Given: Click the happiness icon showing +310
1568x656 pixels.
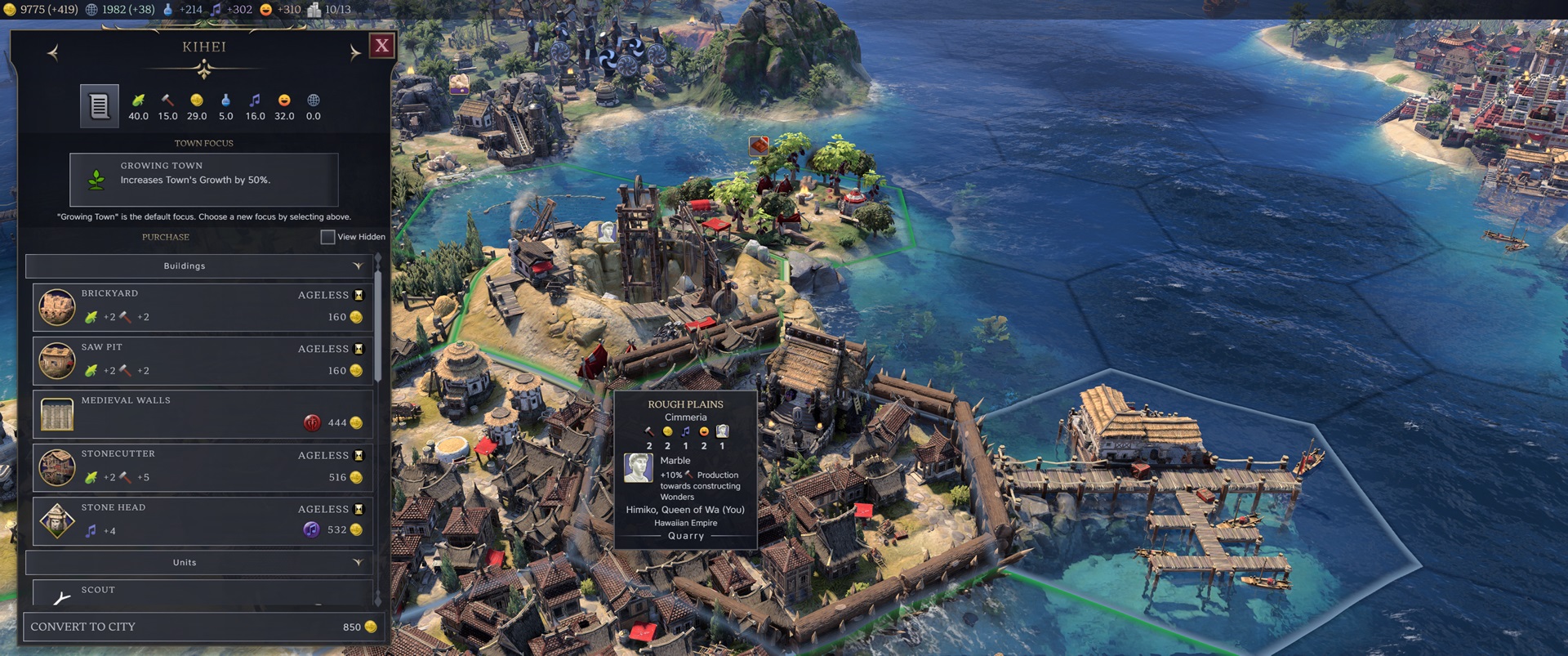Looking at the screenshot, I should tap(264, 10).
